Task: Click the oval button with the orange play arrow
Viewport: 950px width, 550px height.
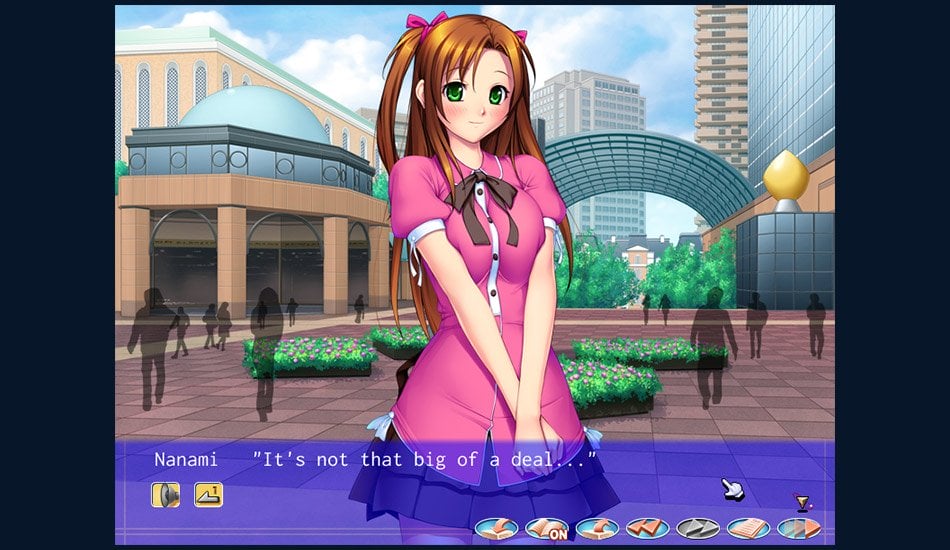Action: [798, 528]
